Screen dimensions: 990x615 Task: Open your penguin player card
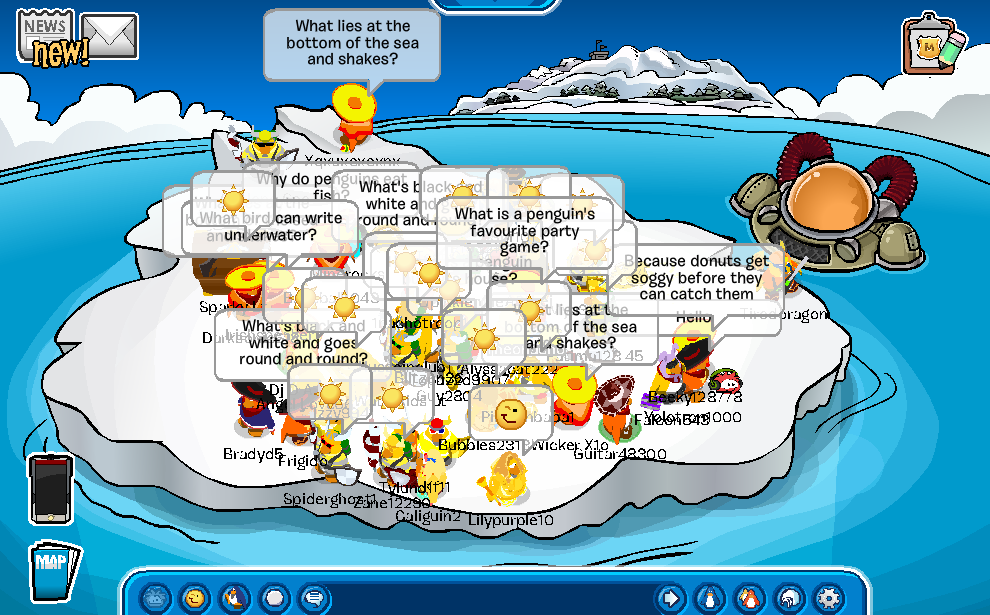pyautogui.click(x=711, y=598)
